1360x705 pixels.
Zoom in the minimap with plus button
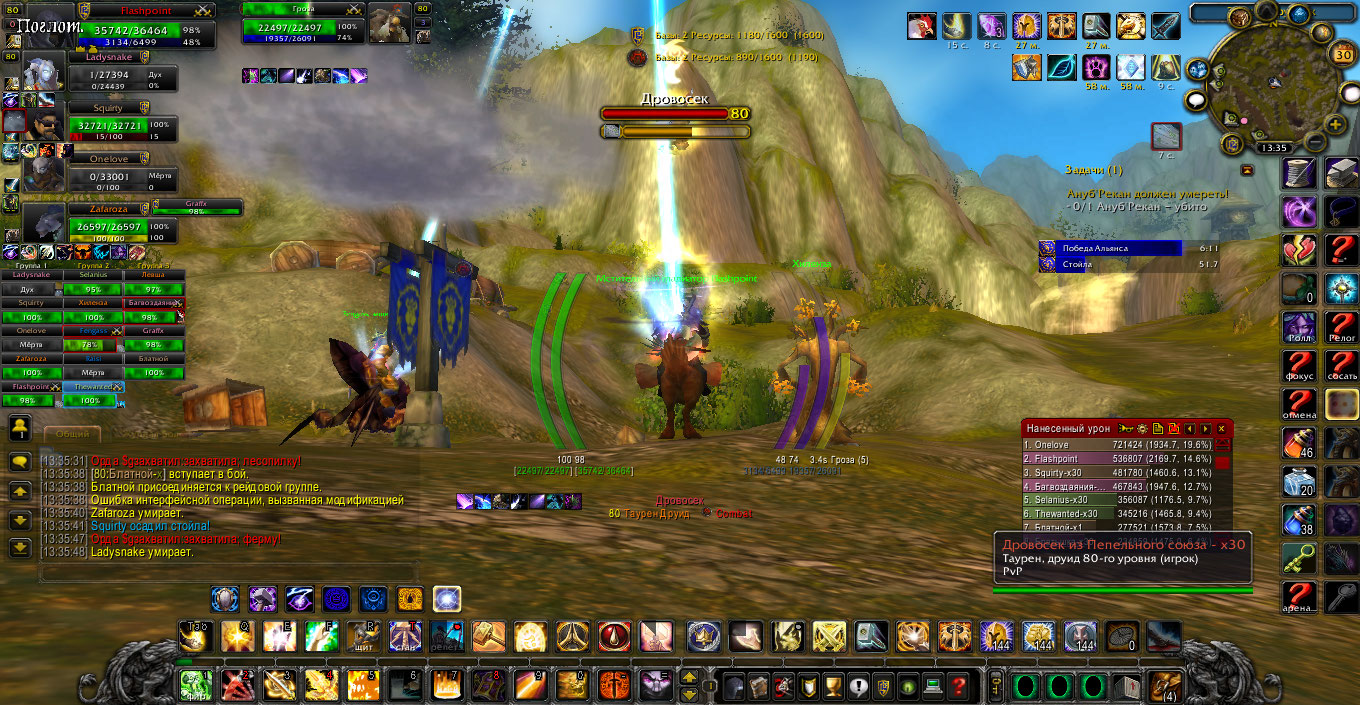1335,124
